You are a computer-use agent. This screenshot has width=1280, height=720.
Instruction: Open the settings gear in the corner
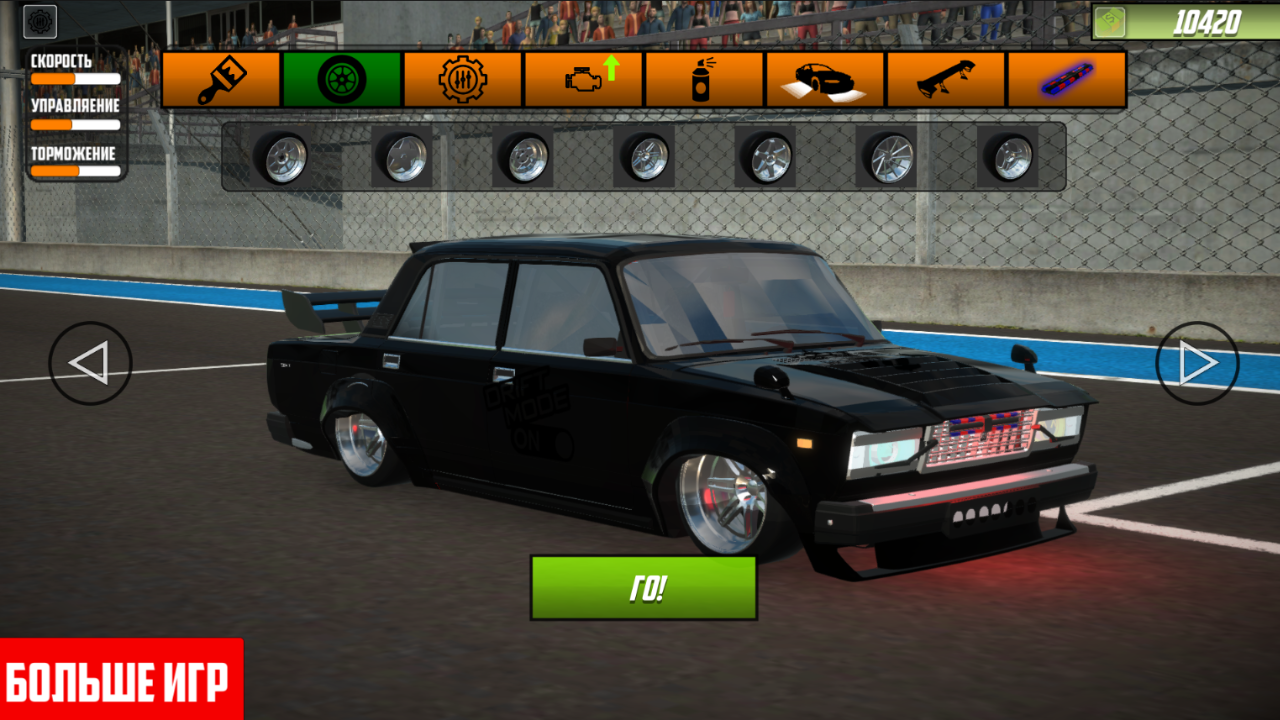pos(41,20)
